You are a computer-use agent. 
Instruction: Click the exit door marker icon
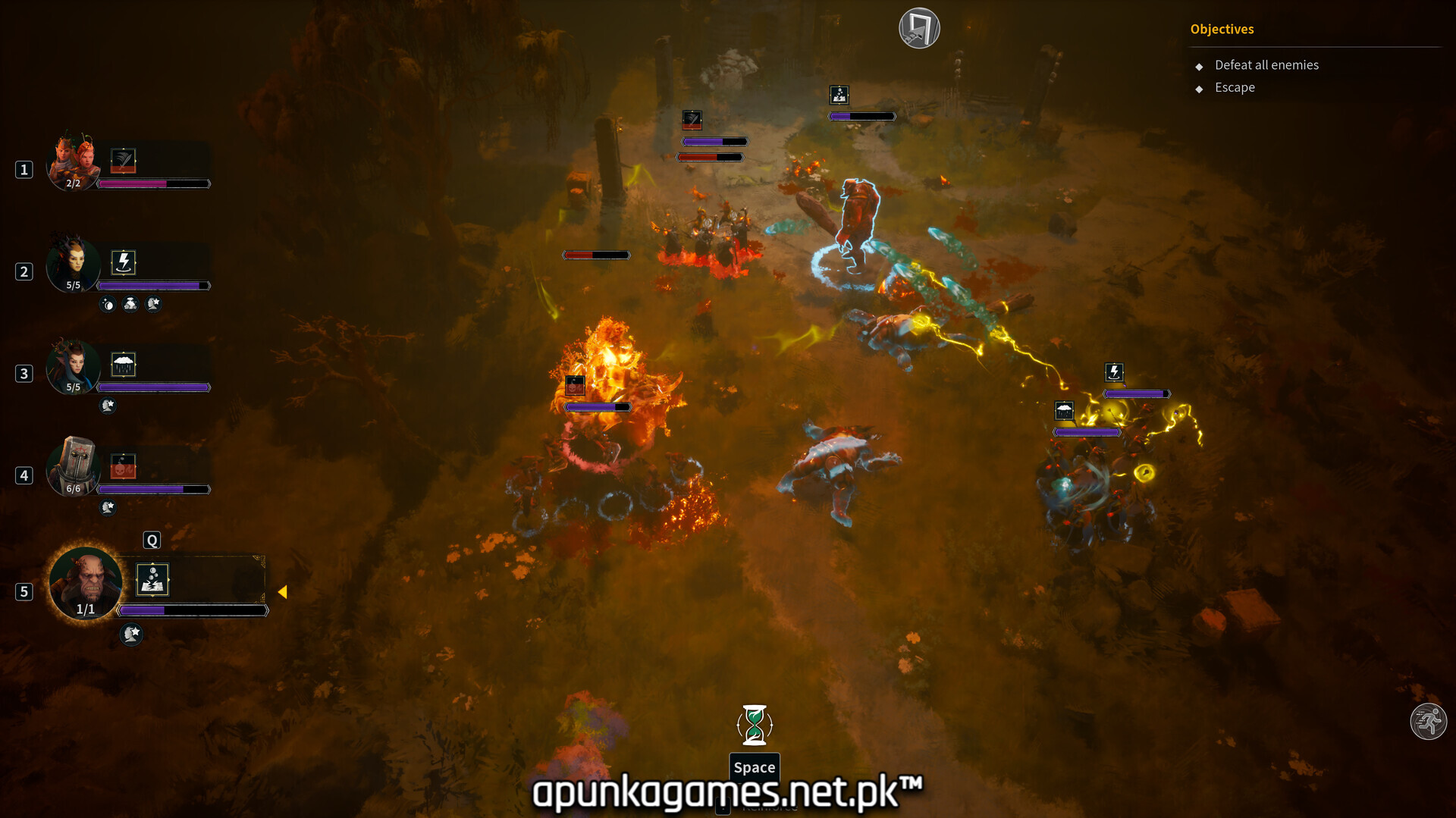click(919, 29)
